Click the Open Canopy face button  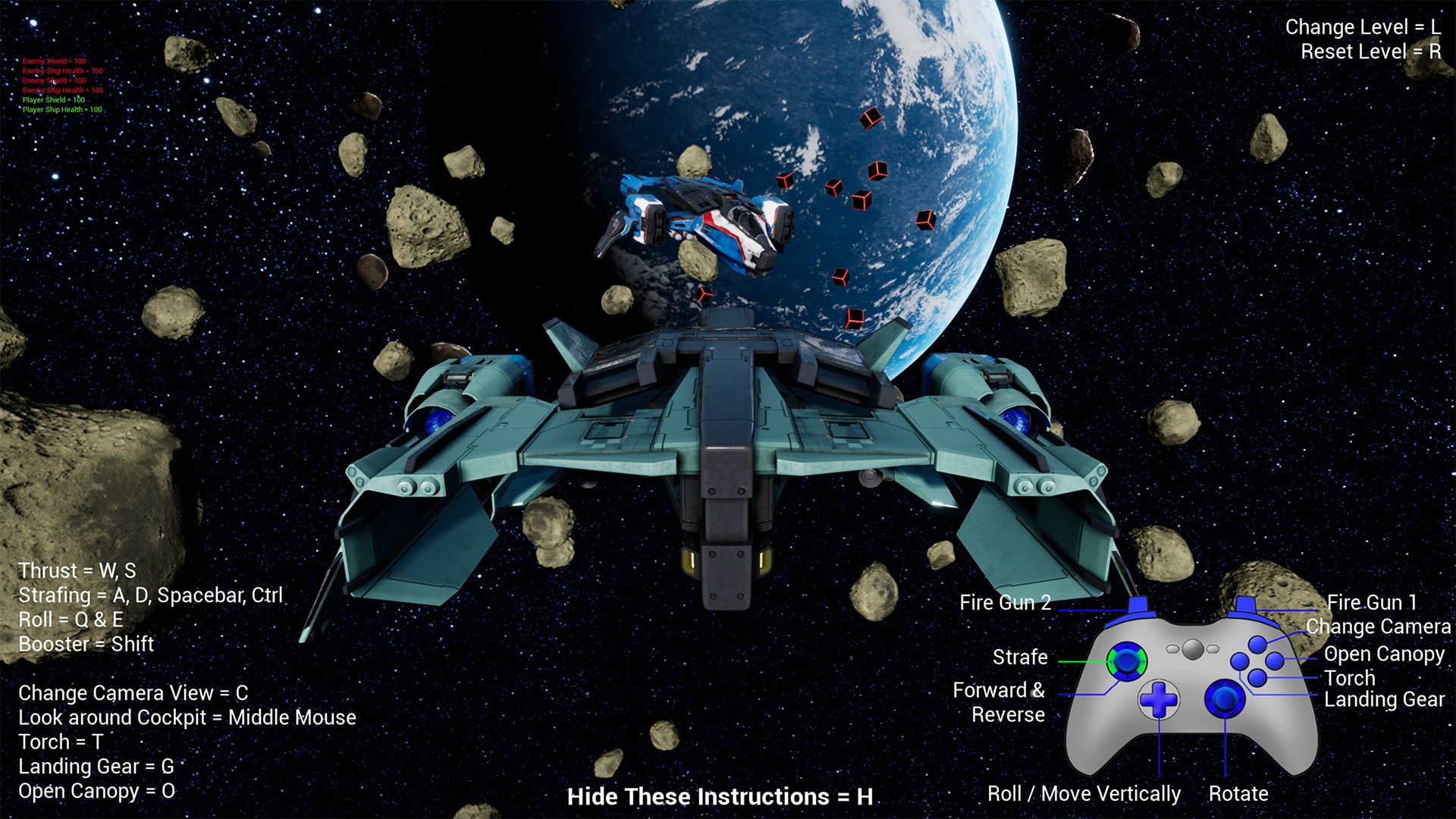pyautogui.click(x=1276, y=661)
